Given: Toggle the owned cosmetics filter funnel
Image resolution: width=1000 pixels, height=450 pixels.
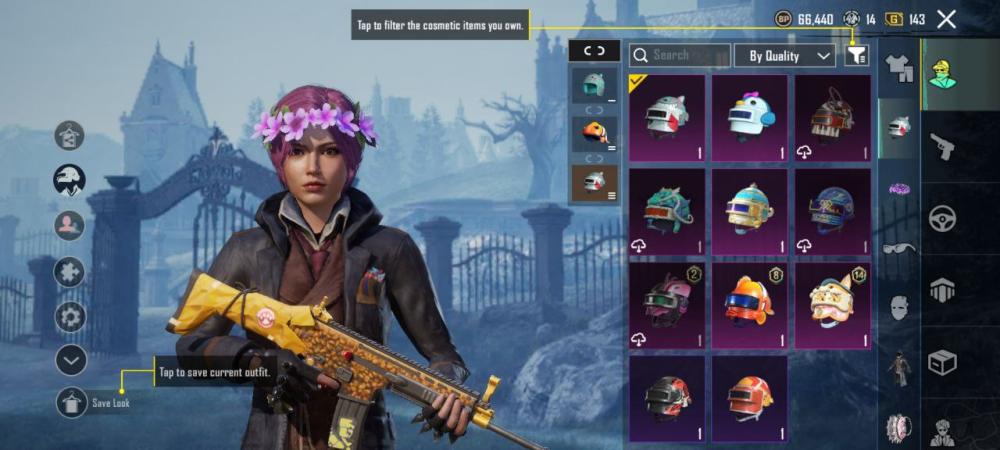Looking at the screenshot, I should (x=856, y=56).
